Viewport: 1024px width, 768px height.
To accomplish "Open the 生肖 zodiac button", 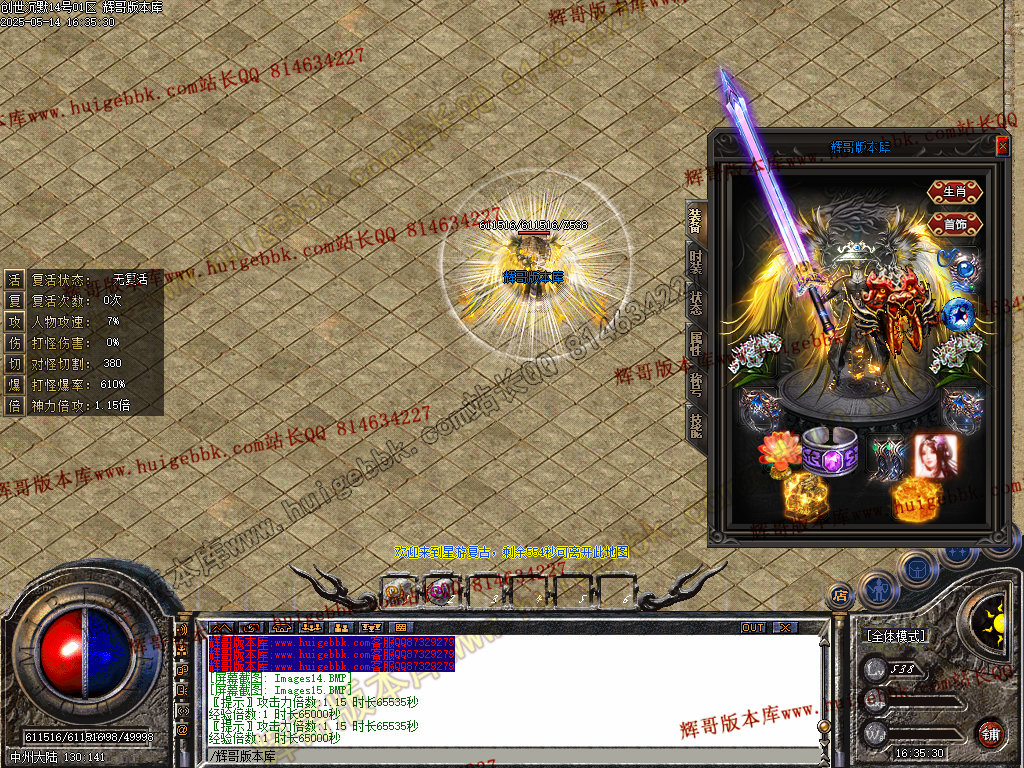I will click(955, 191).
